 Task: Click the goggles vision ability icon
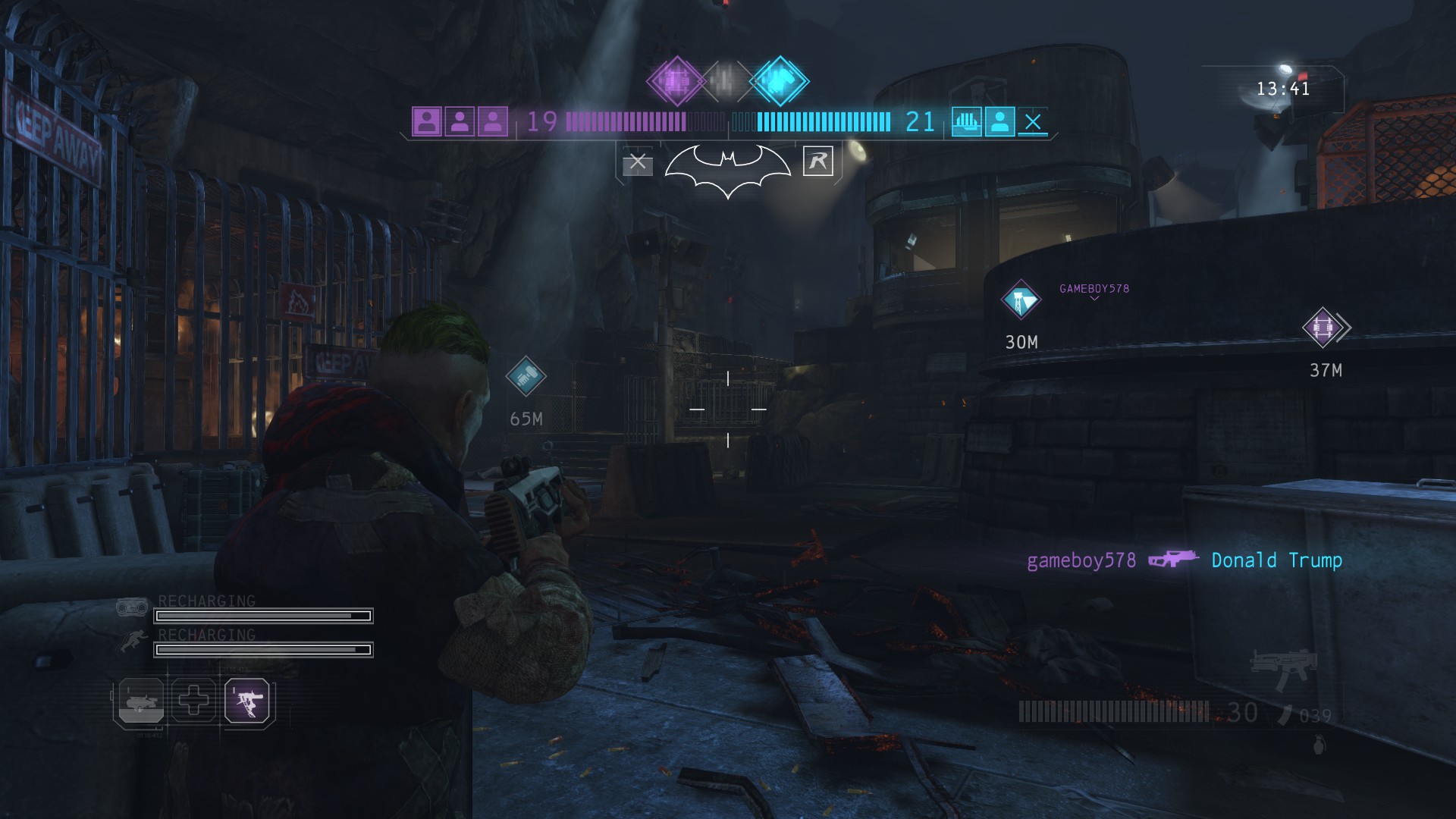point(132,607)
